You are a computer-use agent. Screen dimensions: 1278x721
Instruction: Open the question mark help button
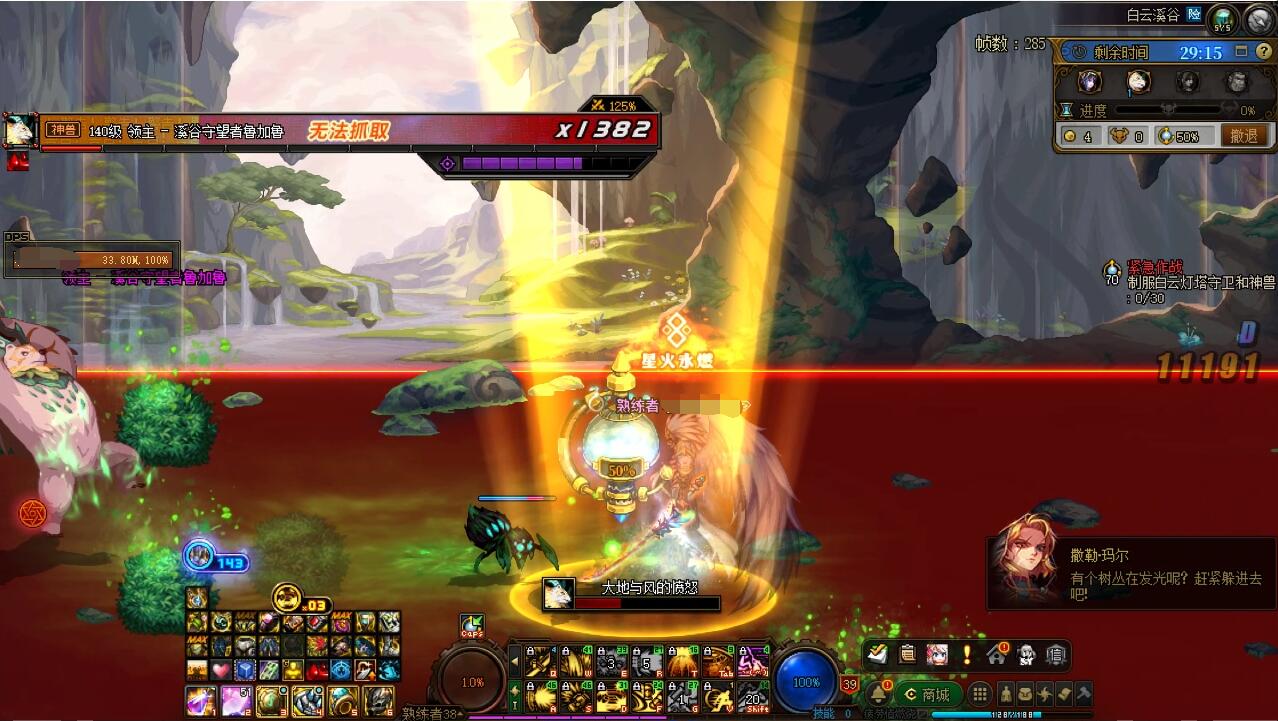pyautogui.click(x=1264, y=52)
